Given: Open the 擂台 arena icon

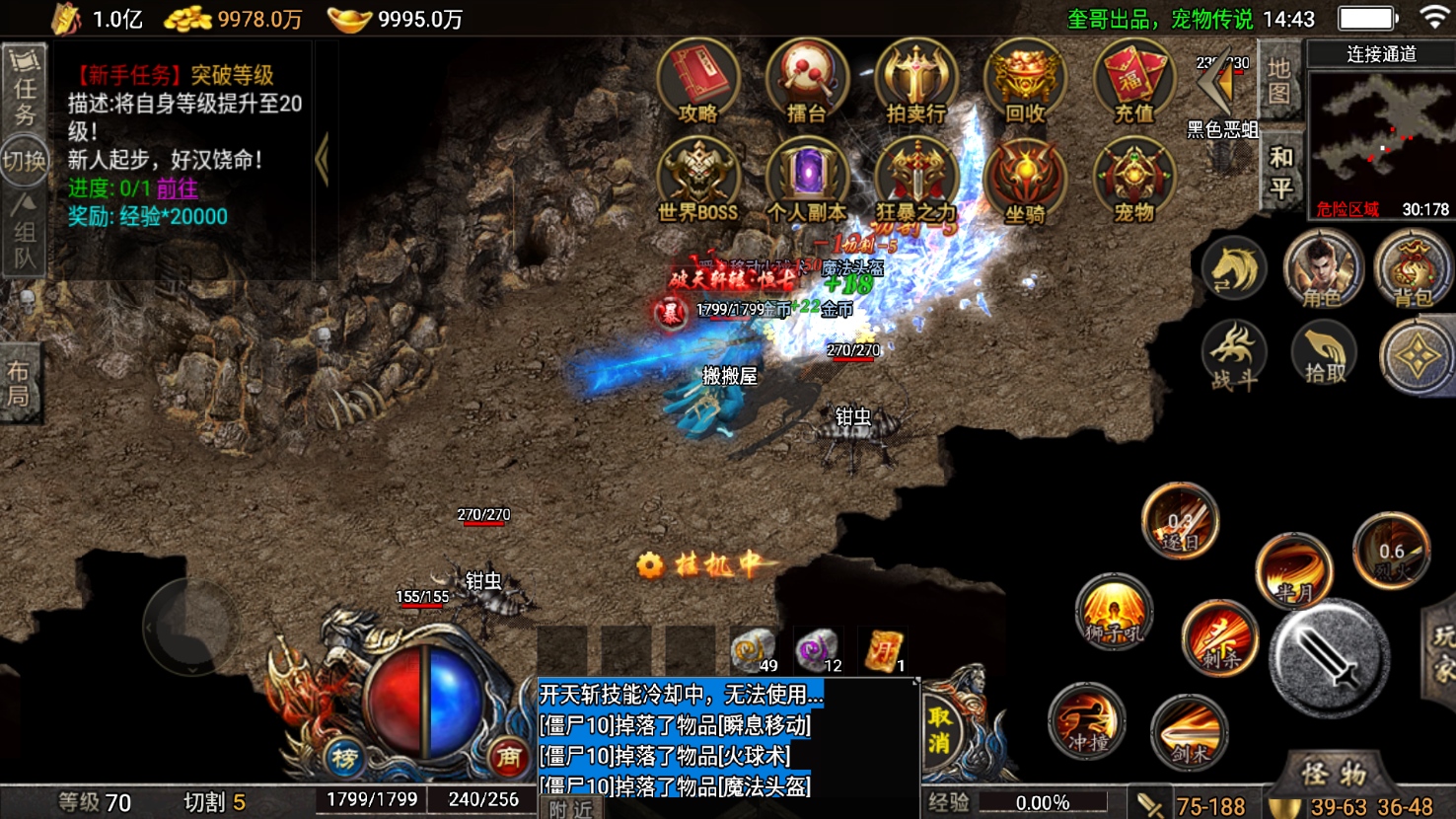Looking at the screenshot, I should click(807, 81).
